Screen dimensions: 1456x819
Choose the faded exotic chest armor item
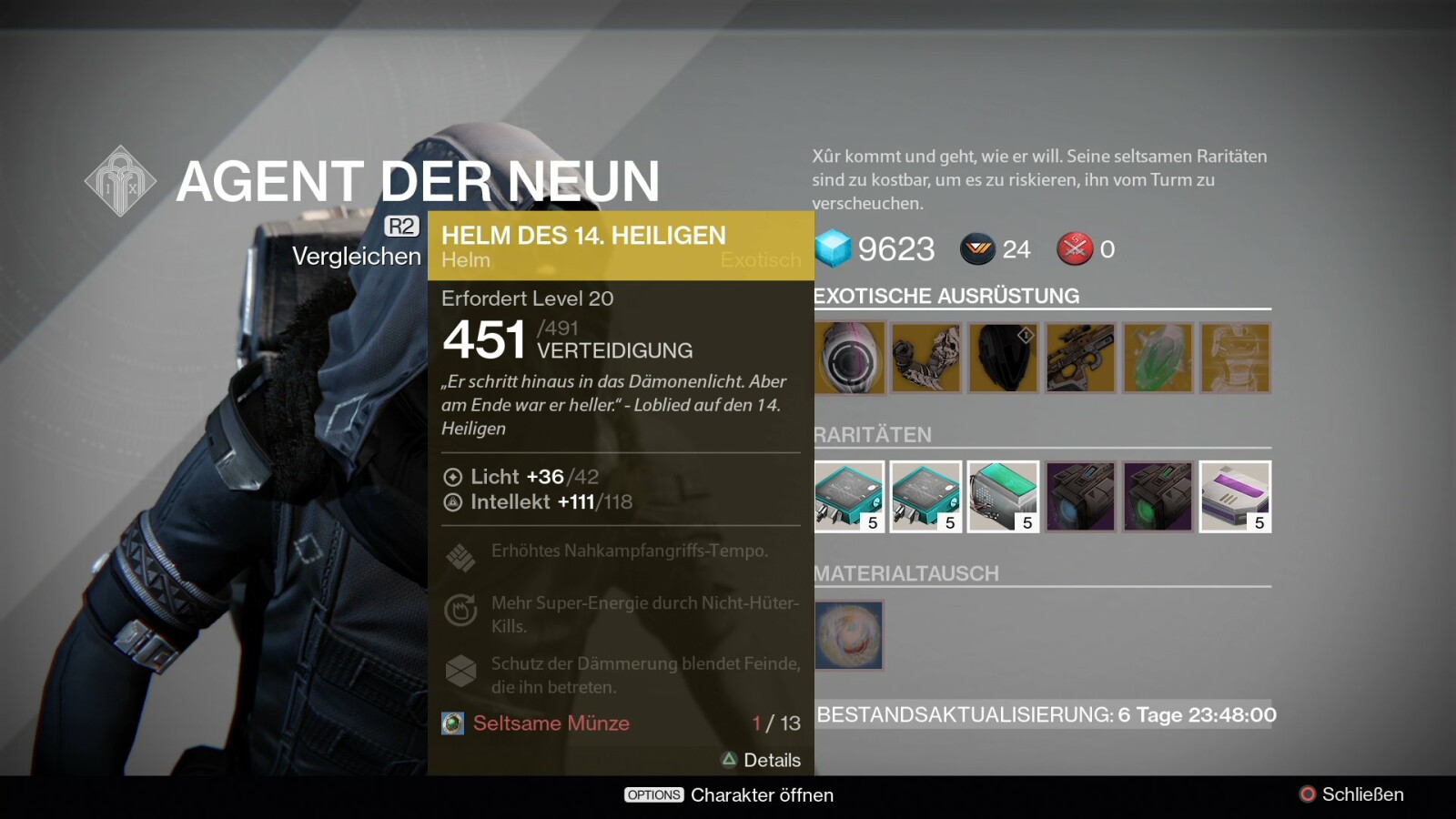[x=1235, y=358]
